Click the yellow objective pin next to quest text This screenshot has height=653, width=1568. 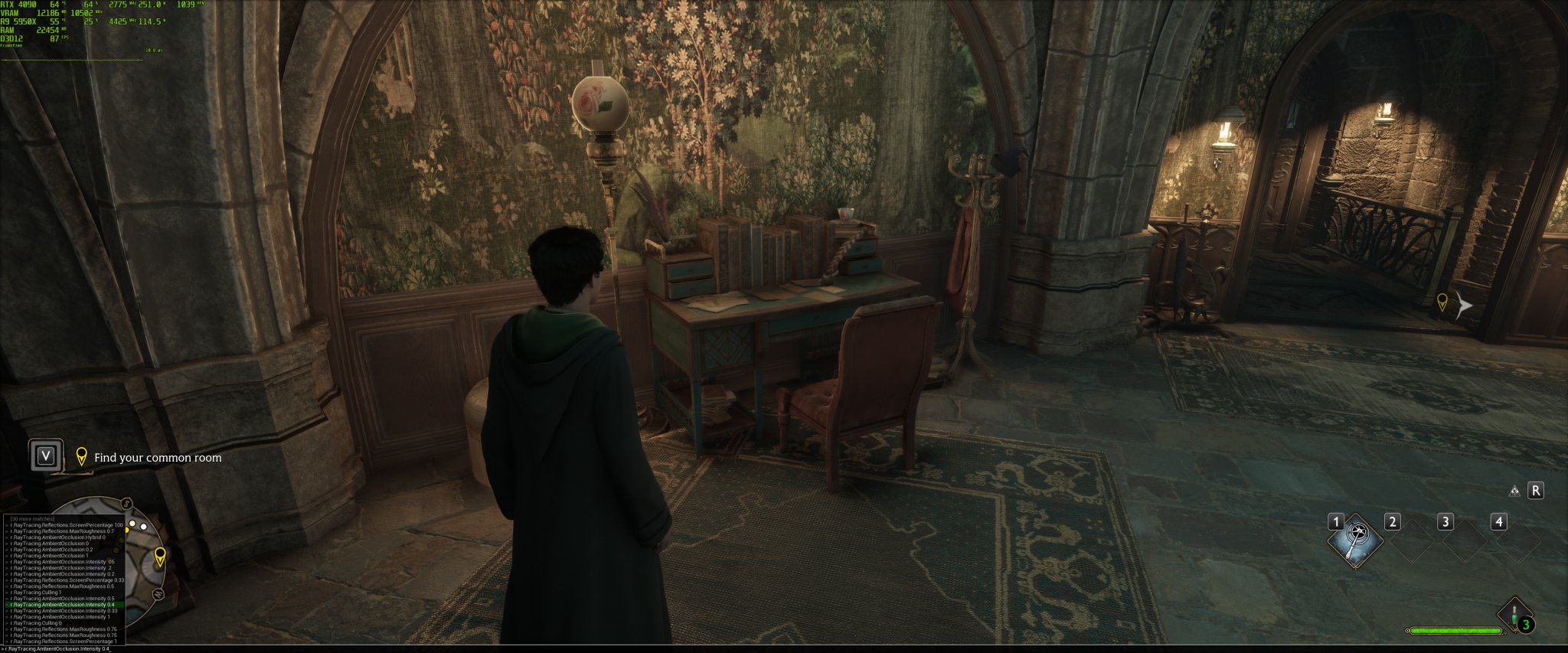point(83,456)
